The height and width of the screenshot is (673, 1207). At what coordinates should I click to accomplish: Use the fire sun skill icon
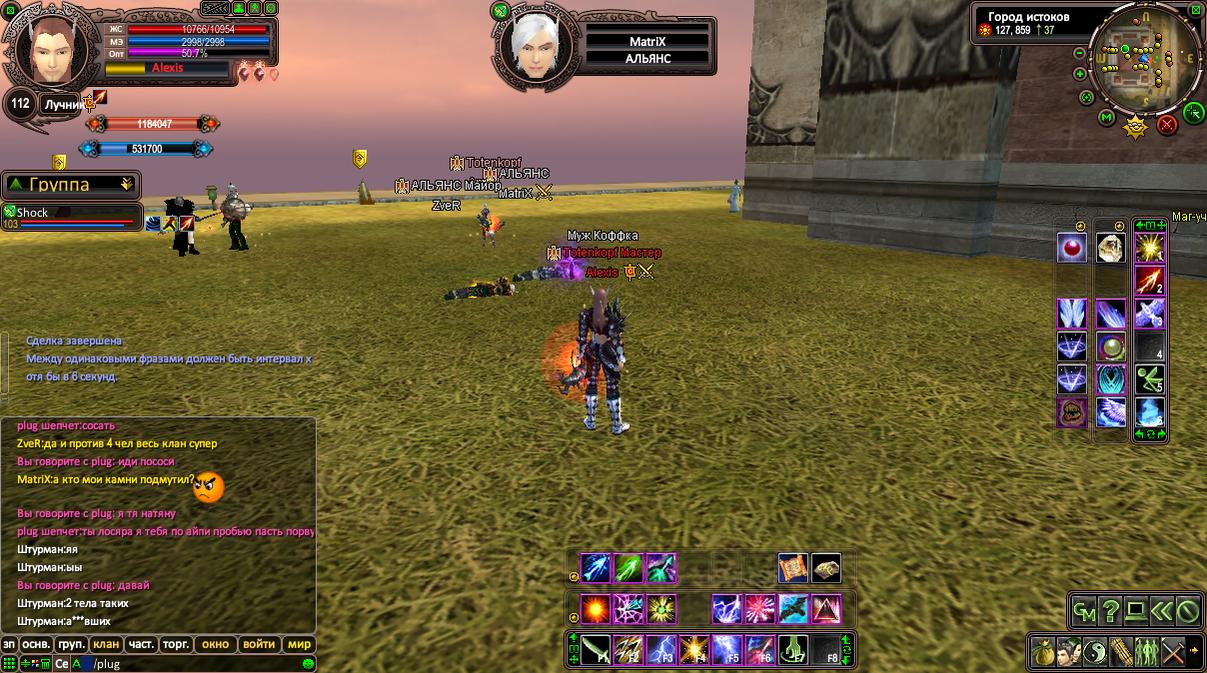pyautogui.click(x=596, y=609)
